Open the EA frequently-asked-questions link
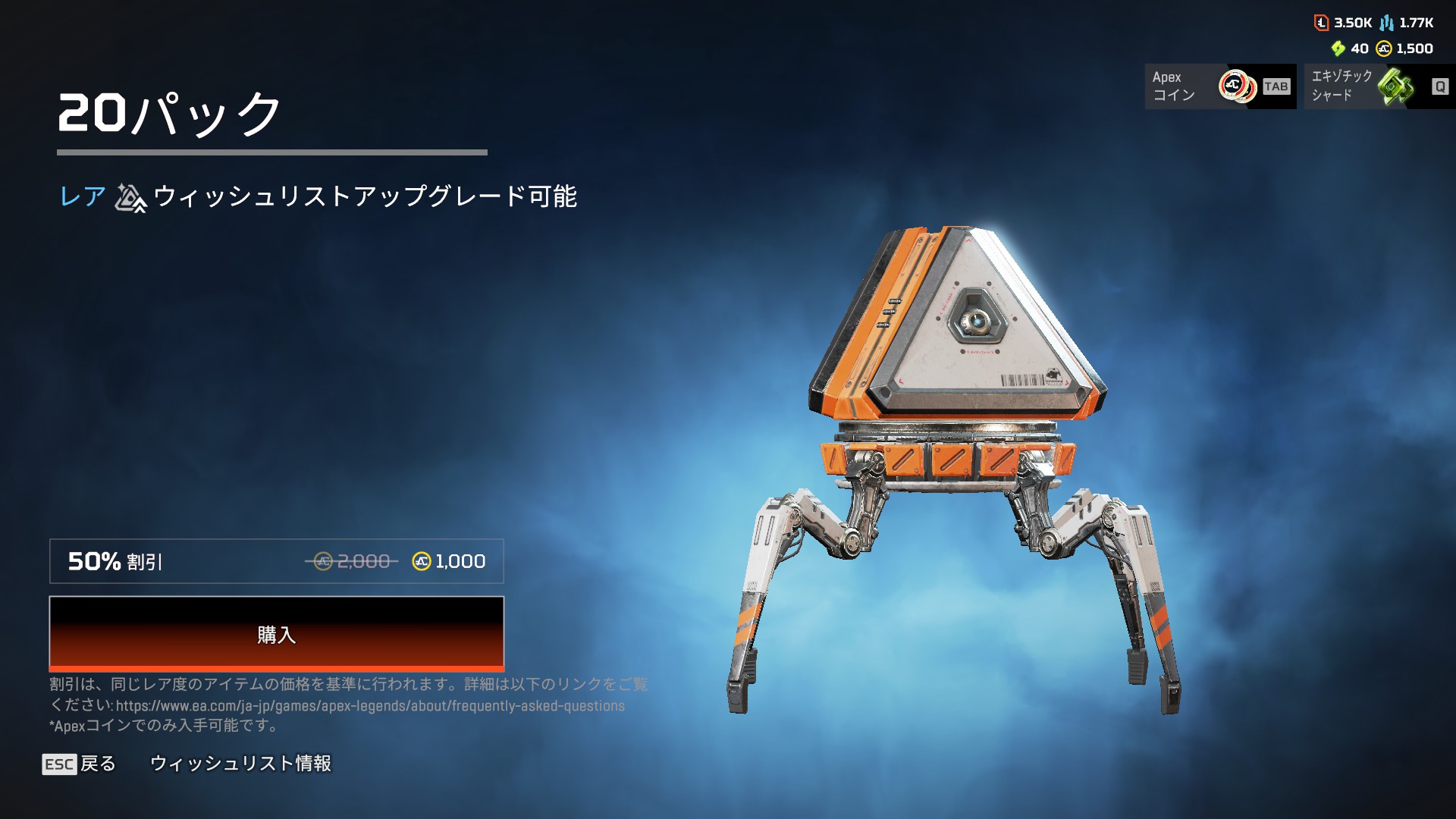The width and height of the screenshot is (1456, 819). (x=370, y=706)
